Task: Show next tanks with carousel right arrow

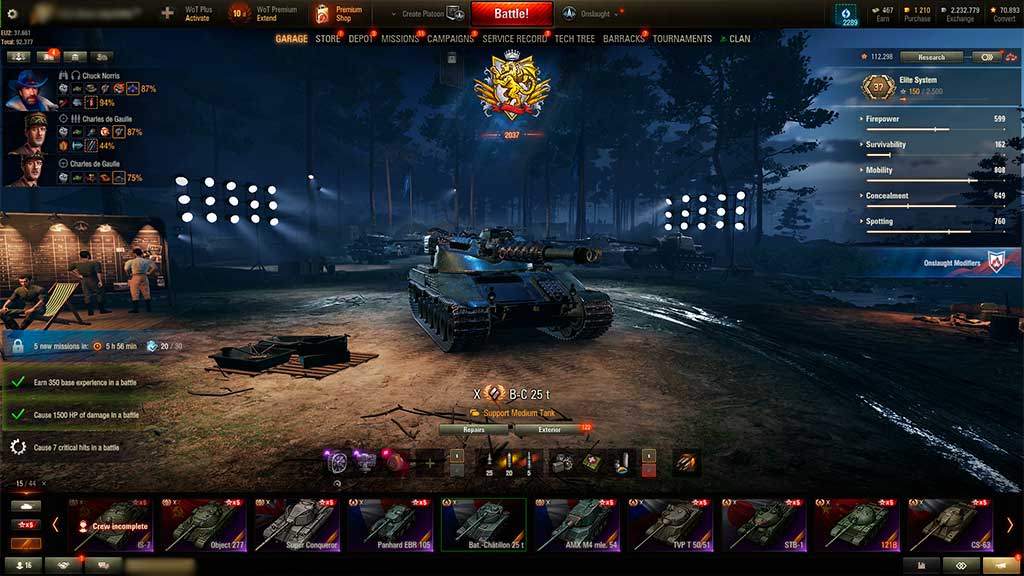Action: pyautogui.click(x=1010, y=524)
